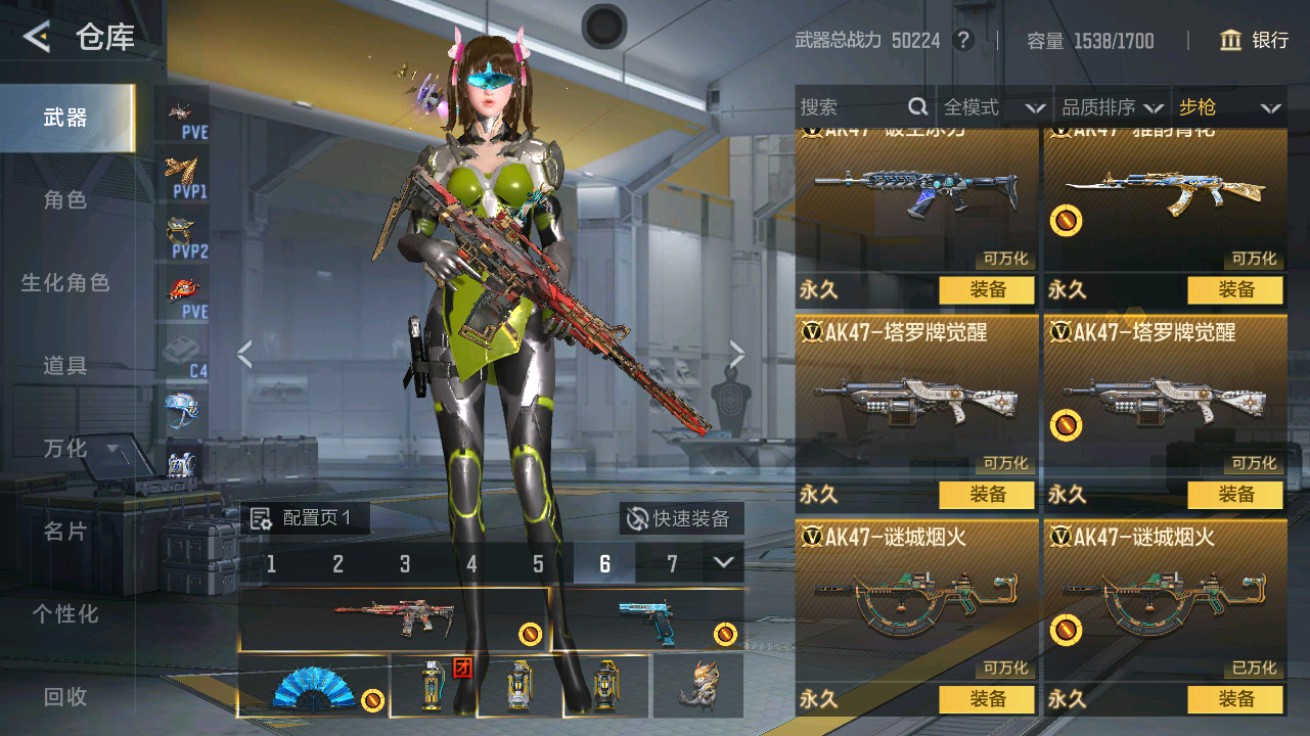Rotate to next character with right arrow
The height and width of the screenshot is (736, 1310).
(x=737, y=353)
